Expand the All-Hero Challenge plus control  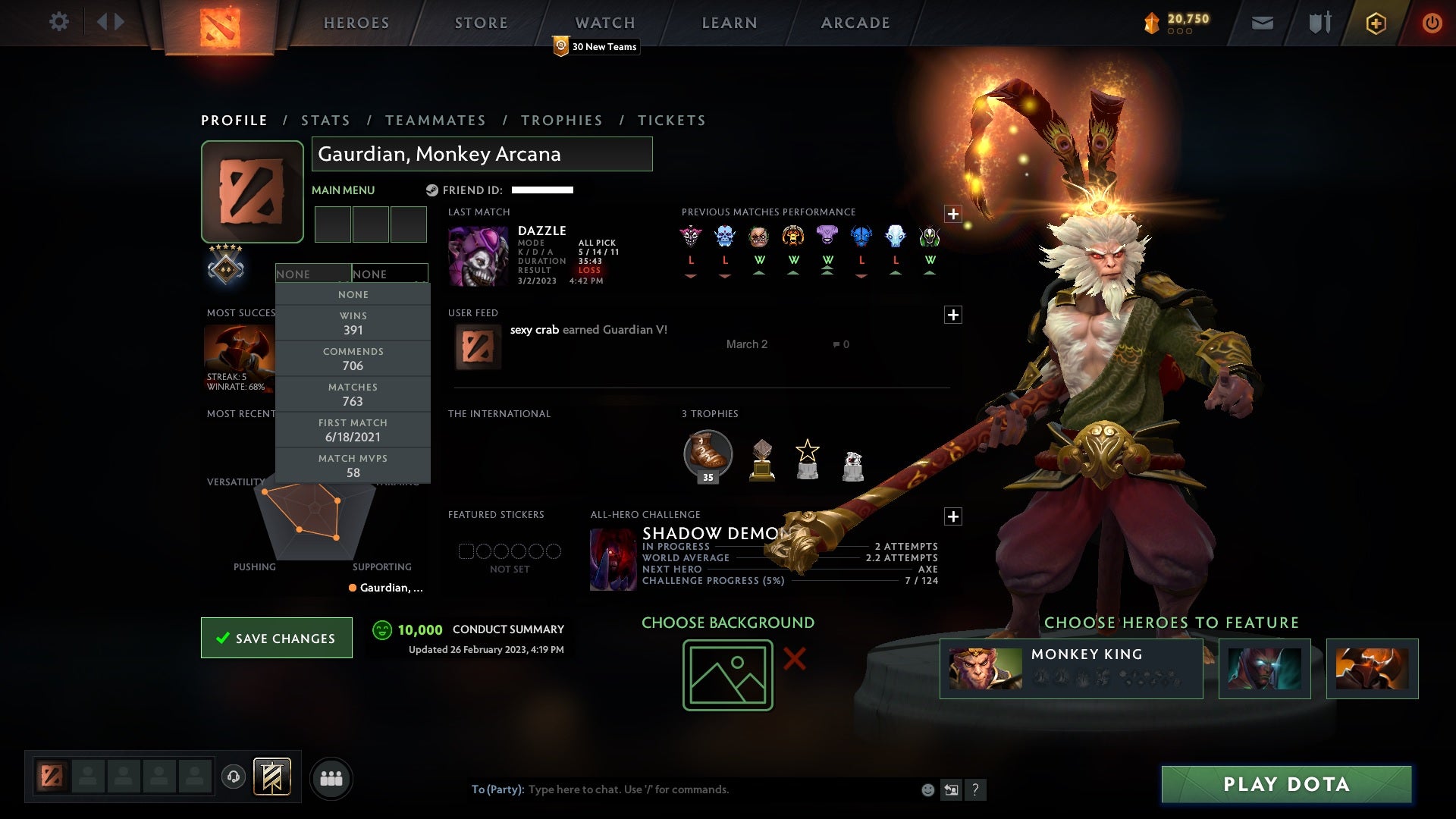(953, 516)
